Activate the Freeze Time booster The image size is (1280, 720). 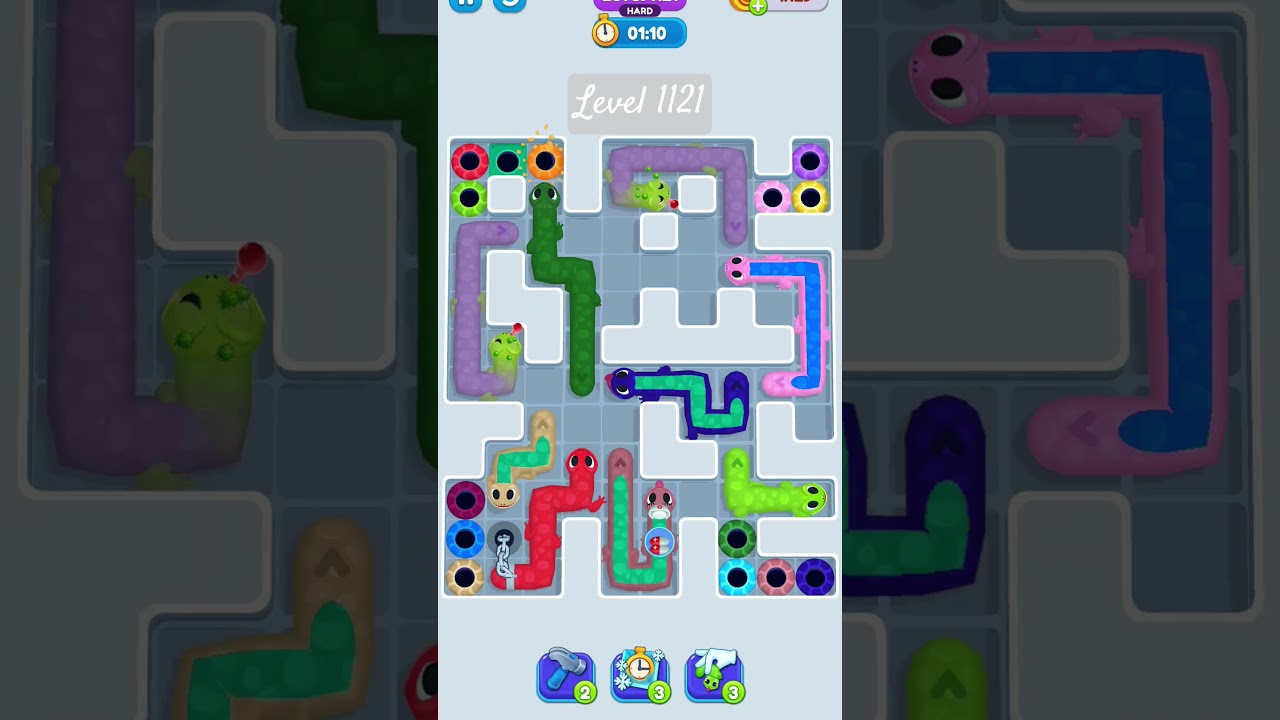640,674
